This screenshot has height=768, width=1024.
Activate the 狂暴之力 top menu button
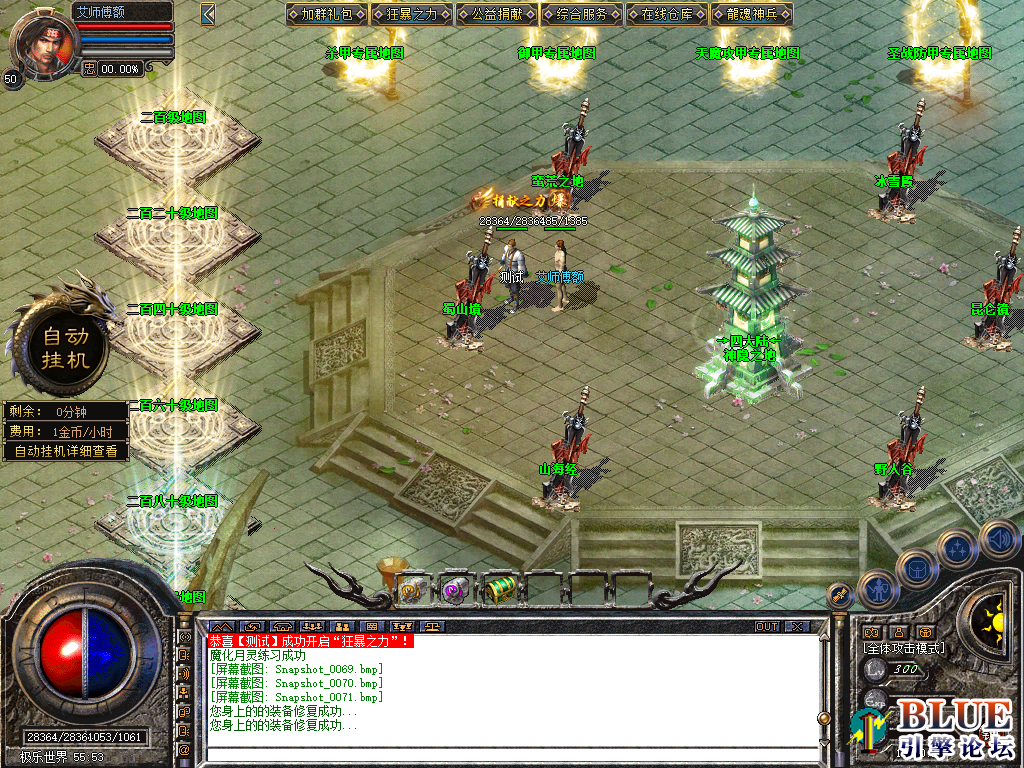click(x=411, y=14)
